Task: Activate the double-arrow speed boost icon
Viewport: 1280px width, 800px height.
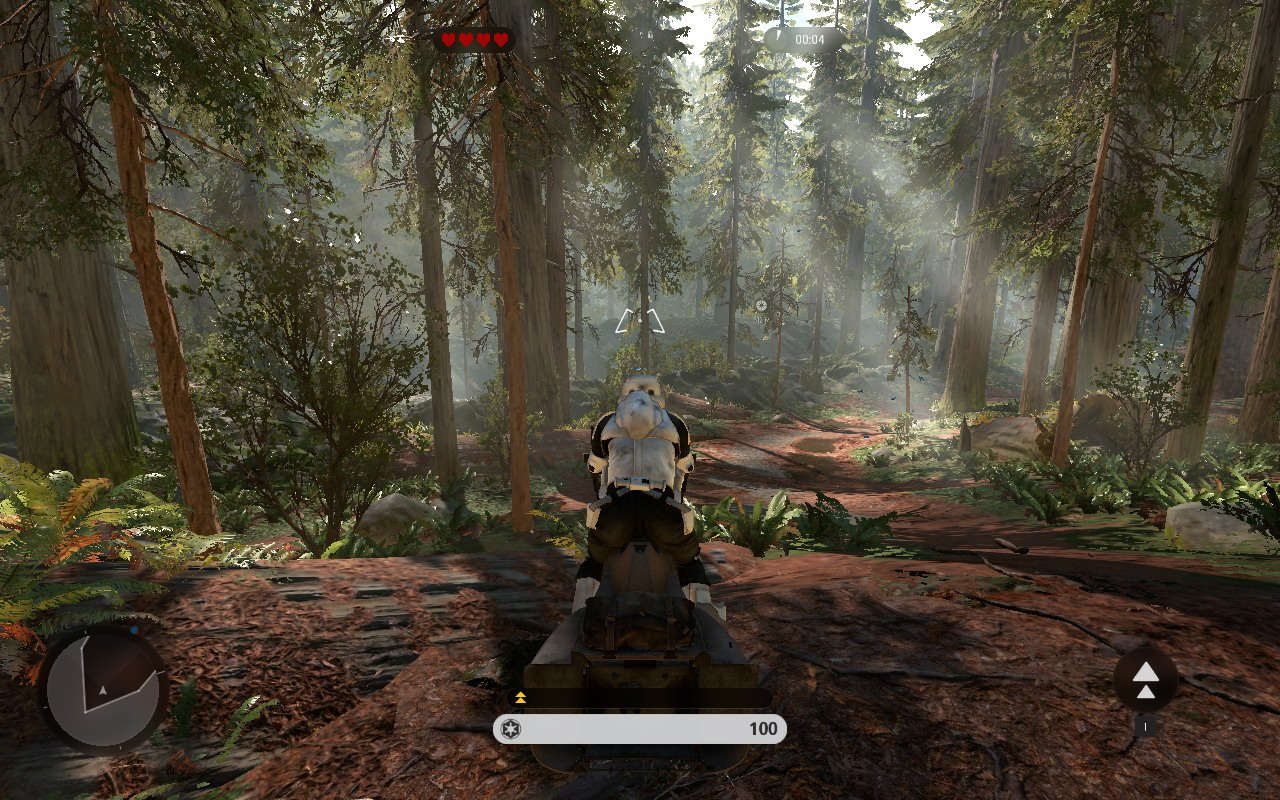Action: [1145, 680]
